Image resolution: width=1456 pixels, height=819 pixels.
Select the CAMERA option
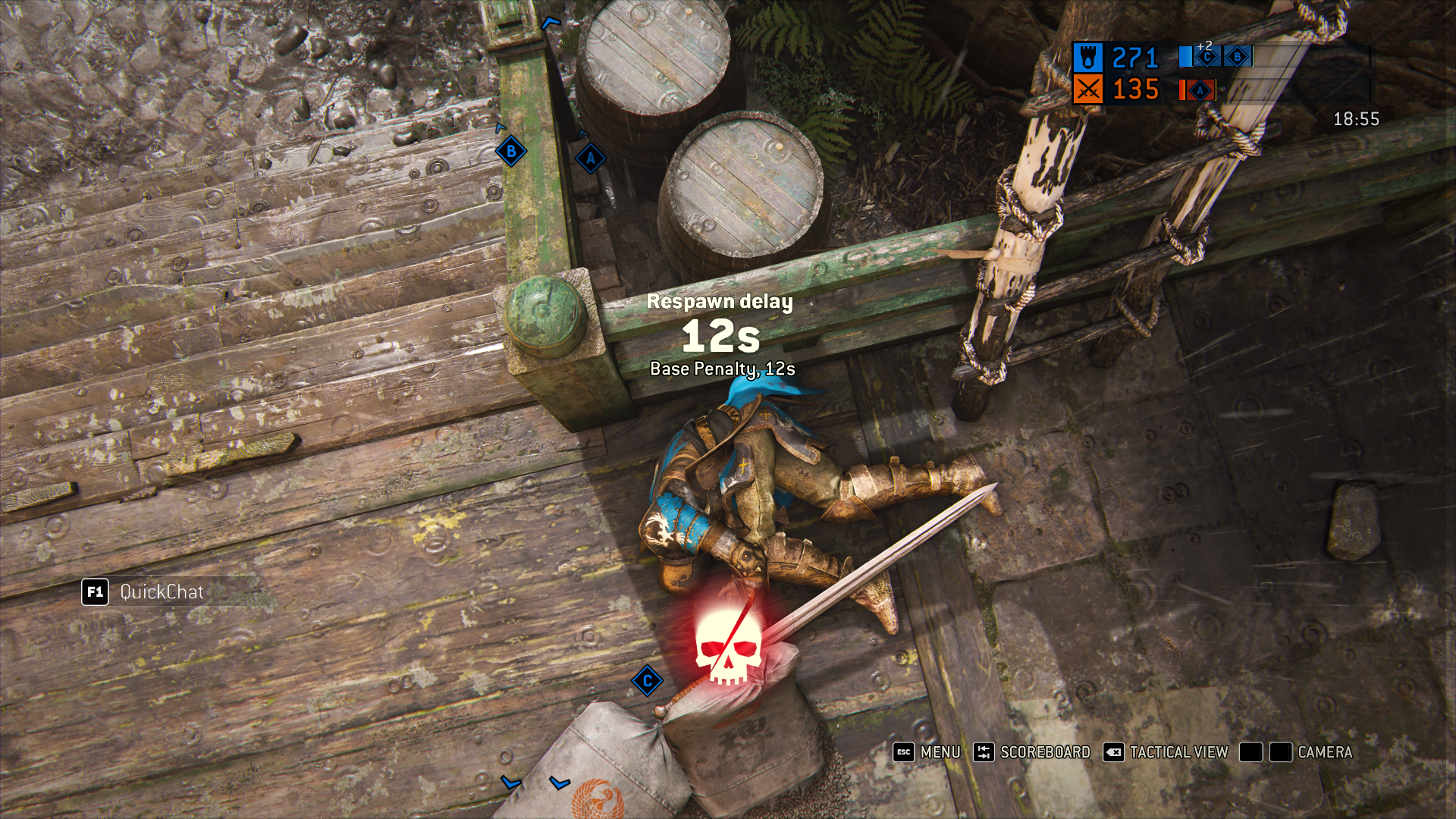[x=1311, y=752]
